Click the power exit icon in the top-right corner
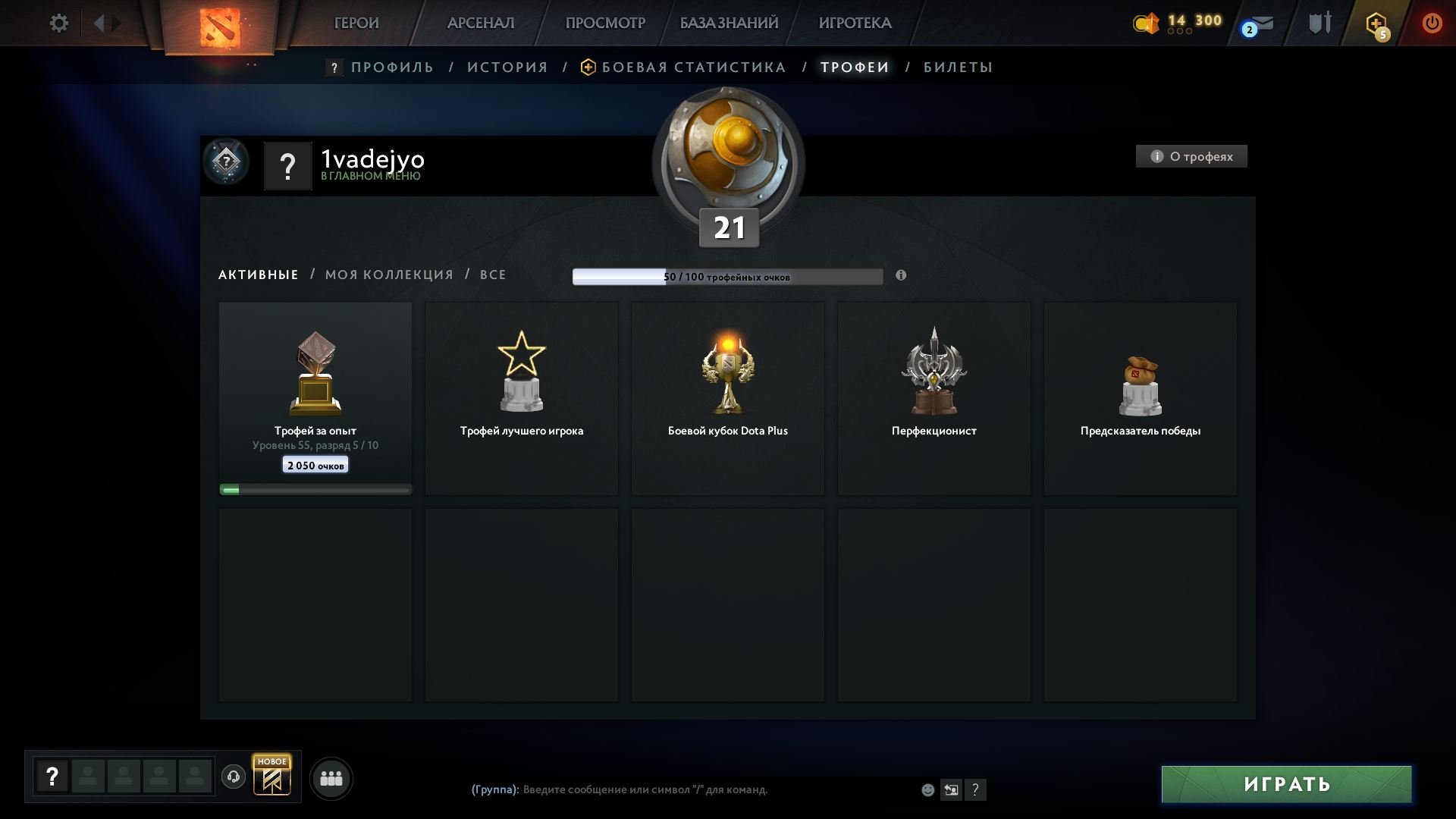This screenshot has height=819, width=1456. click(x=1432, y=23)
